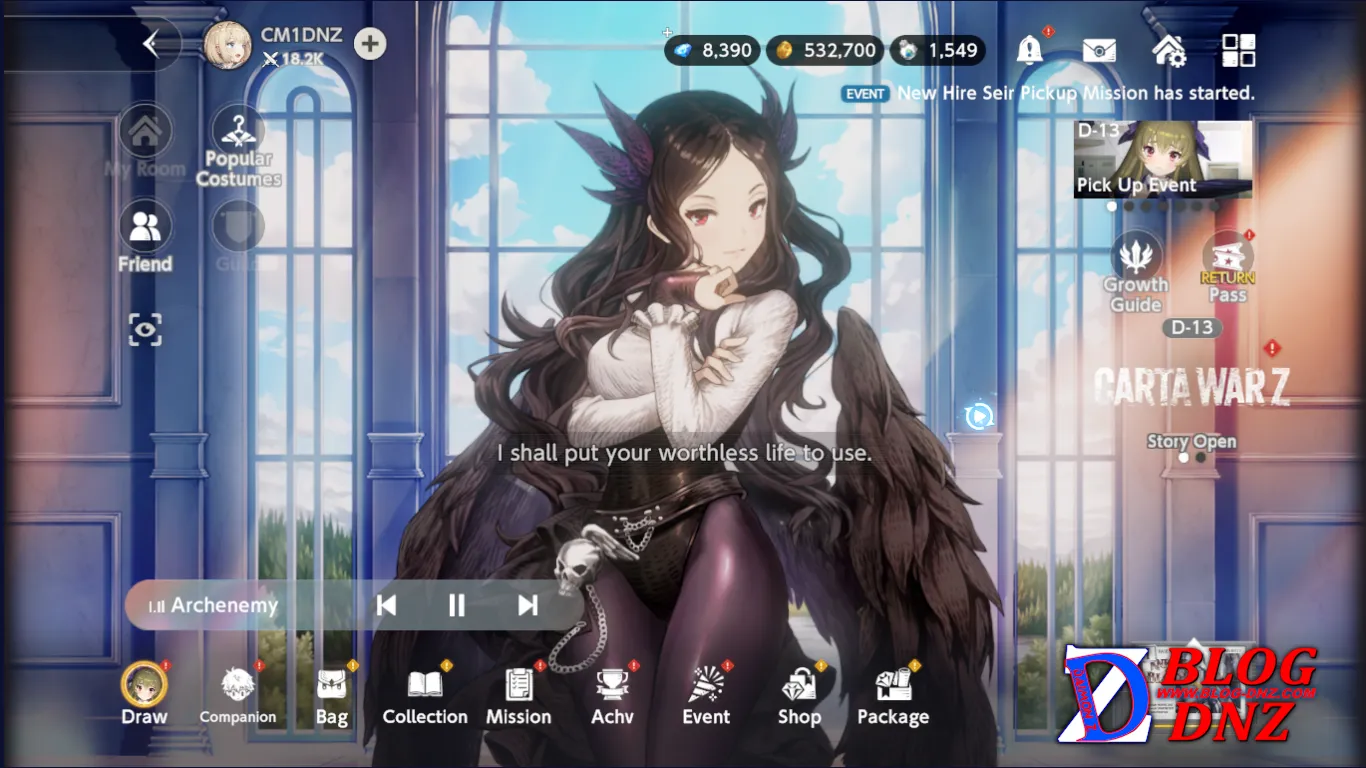Hide the interface with the eye icon
The height and width of the screenshot is (768, 1366).
tap(145, 329)
